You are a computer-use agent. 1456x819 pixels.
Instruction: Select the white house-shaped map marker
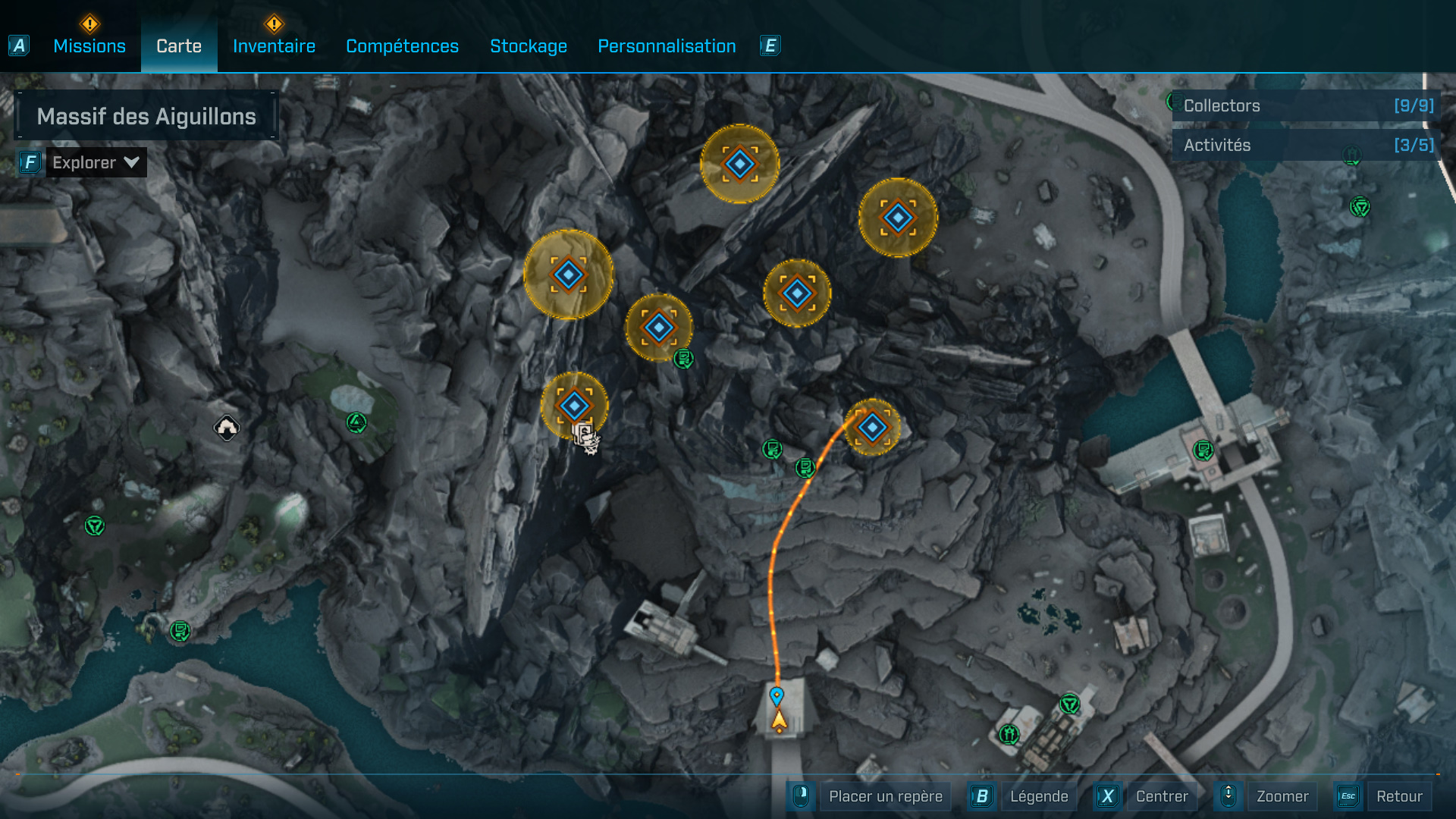[x=226, y=428]
